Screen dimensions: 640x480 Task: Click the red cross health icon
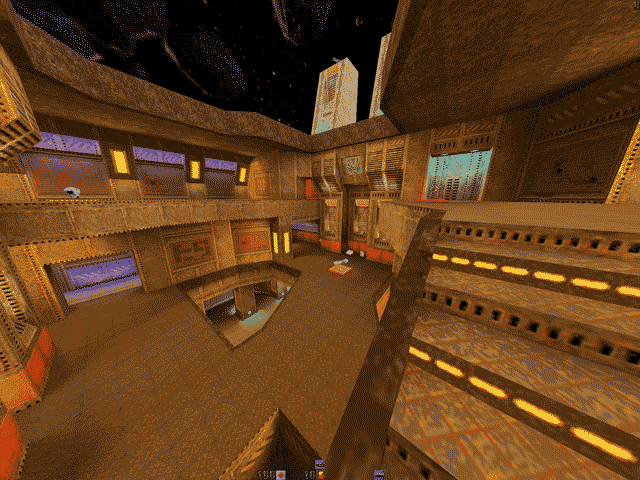click(281, 474)
